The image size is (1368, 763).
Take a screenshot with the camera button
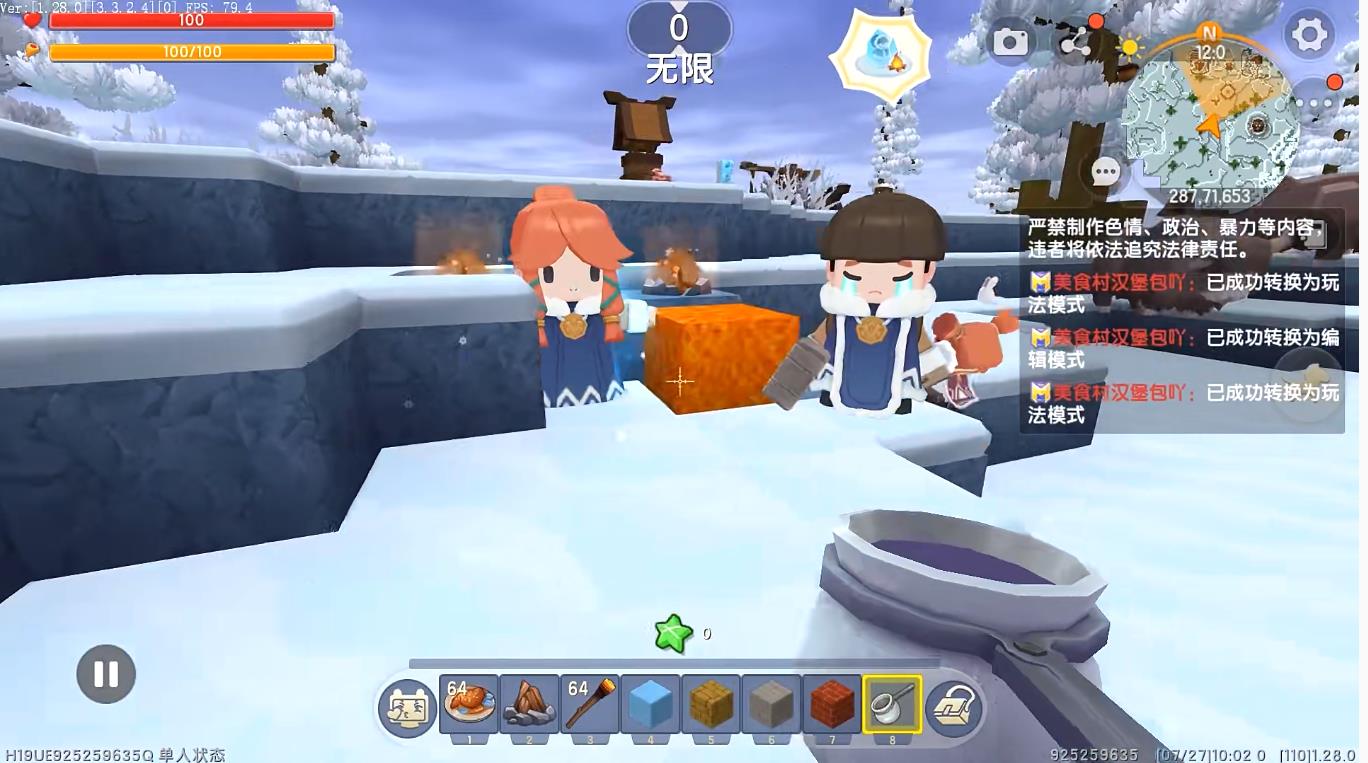click(1010, 41)
